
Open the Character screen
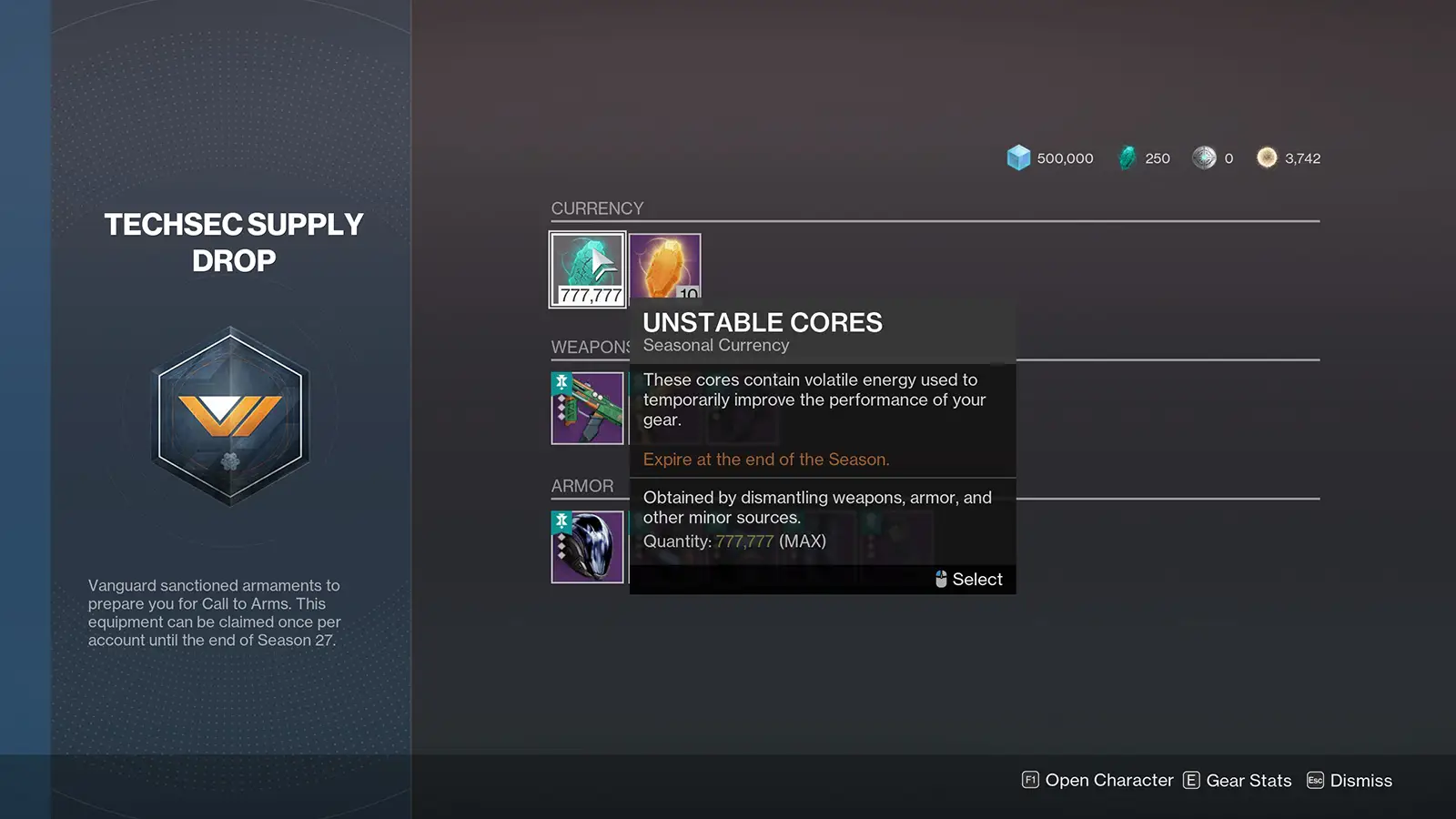click(x=1097, y=781)
